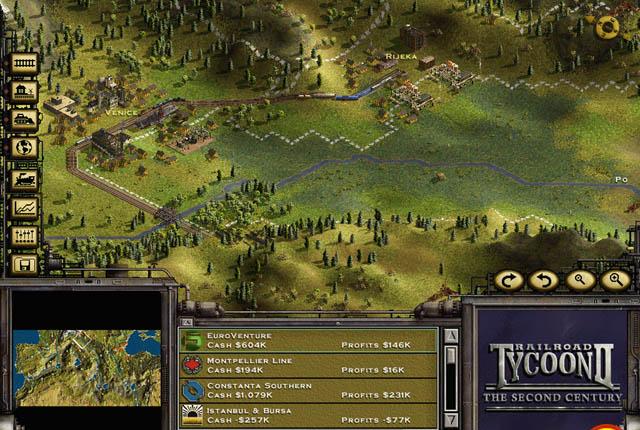Image resolution: width=640 pixels, height=430 pixels.
Task: Rotate the map view counterclockwise
Action: click(x=544, y=280)
